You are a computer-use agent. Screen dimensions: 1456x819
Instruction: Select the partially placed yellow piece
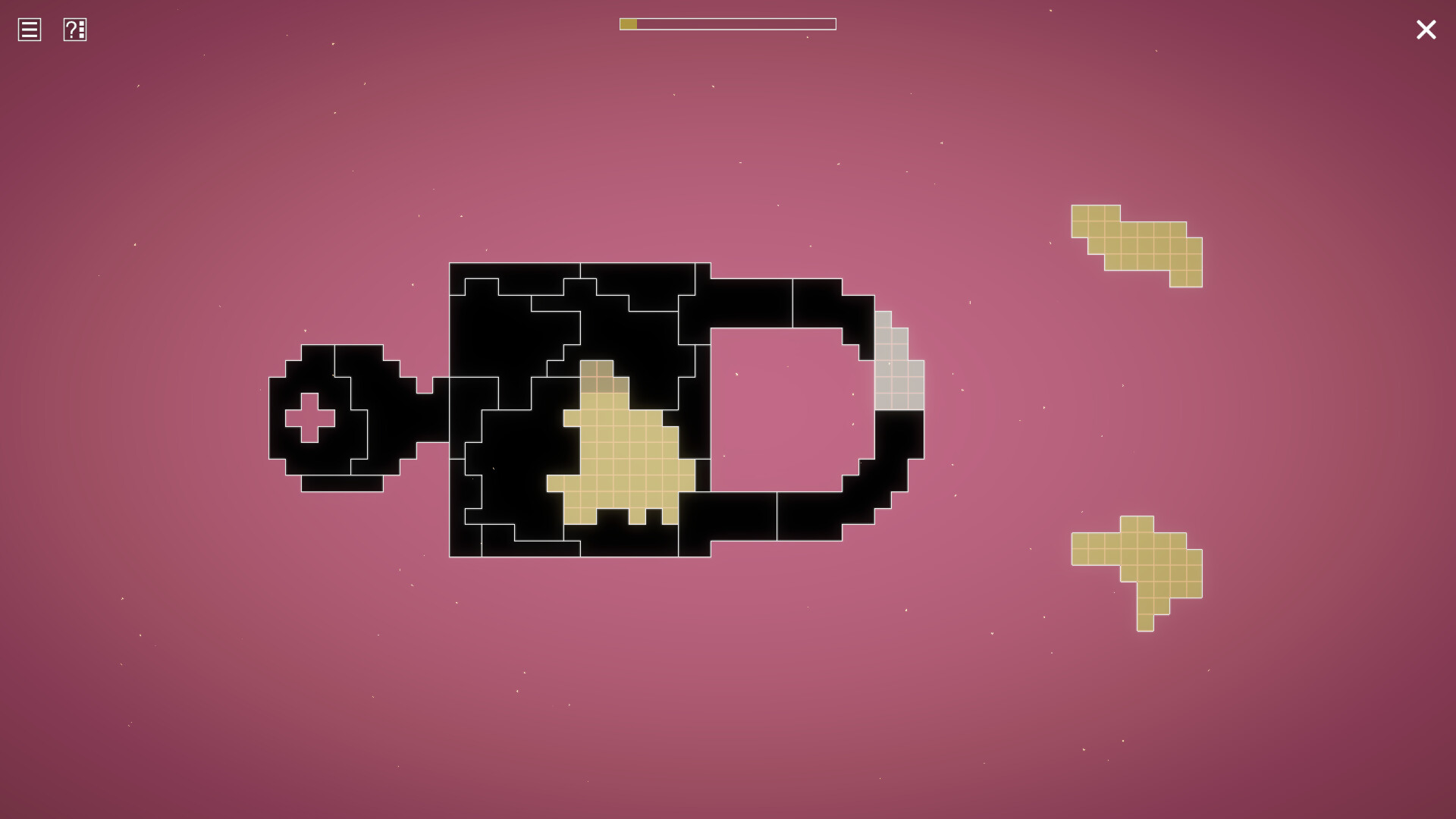tap(622, 455)
